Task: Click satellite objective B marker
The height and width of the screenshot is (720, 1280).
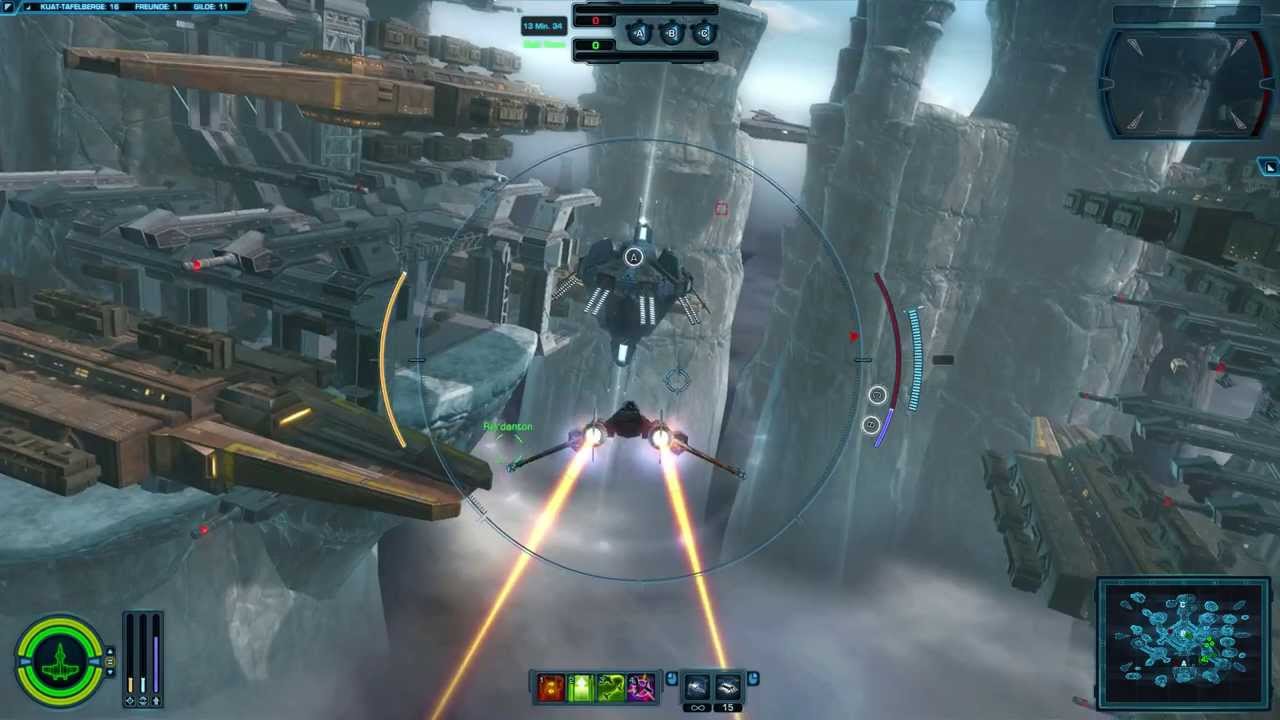Action: coord(671,34)
